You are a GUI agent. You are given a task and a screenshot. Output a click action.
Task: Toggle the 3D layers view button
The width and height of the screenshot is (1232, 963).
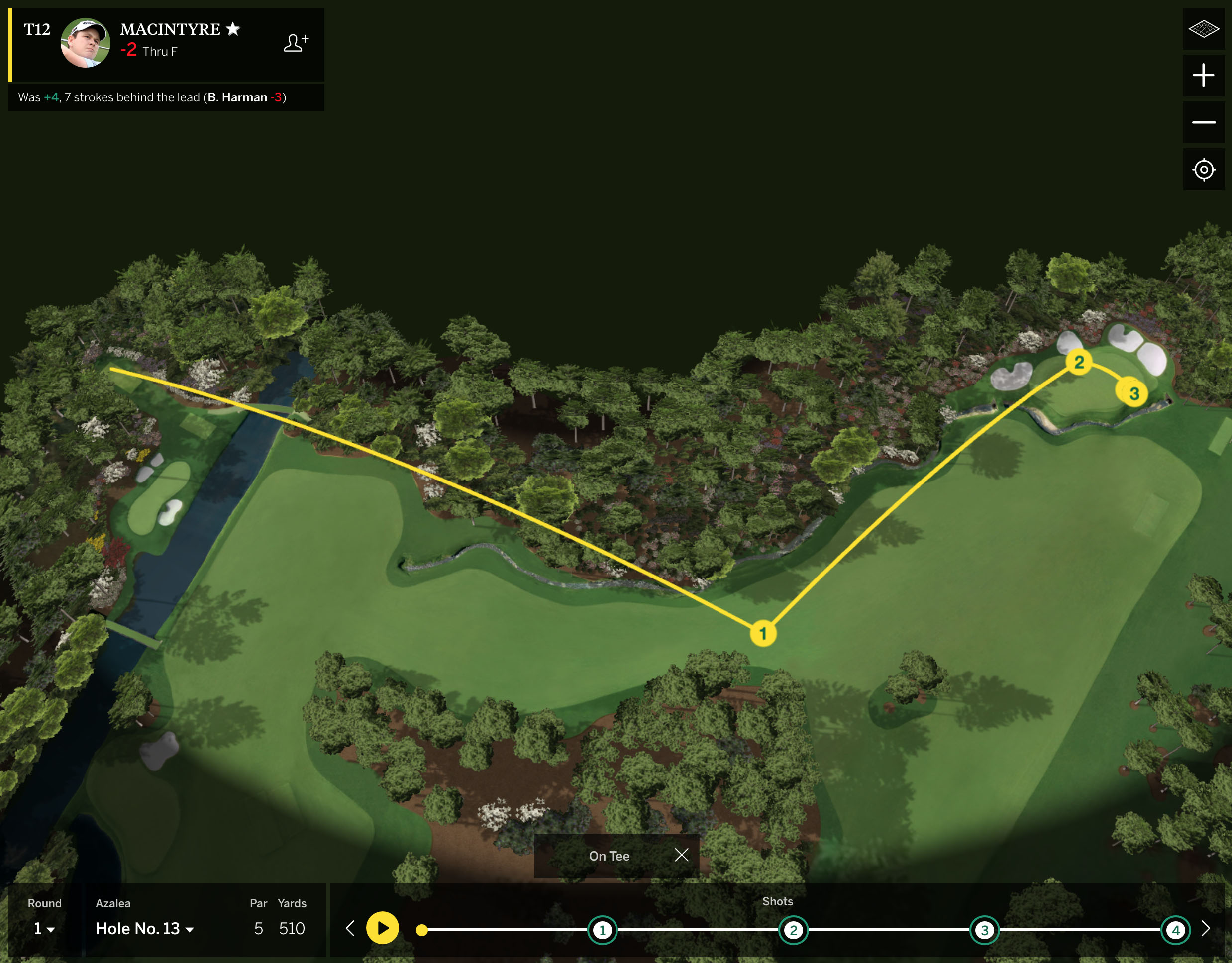1203,29
